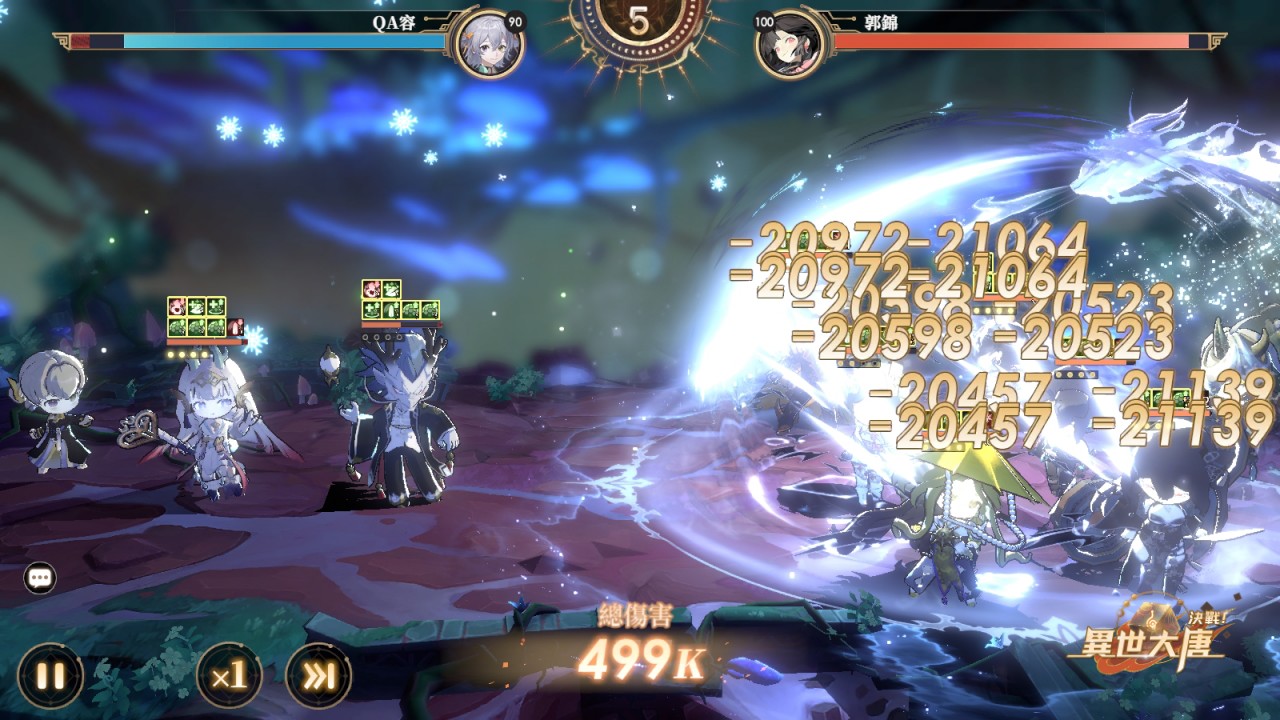
Task: Inspect a green buff icon above the middle unit
Action: pos(393,287)
